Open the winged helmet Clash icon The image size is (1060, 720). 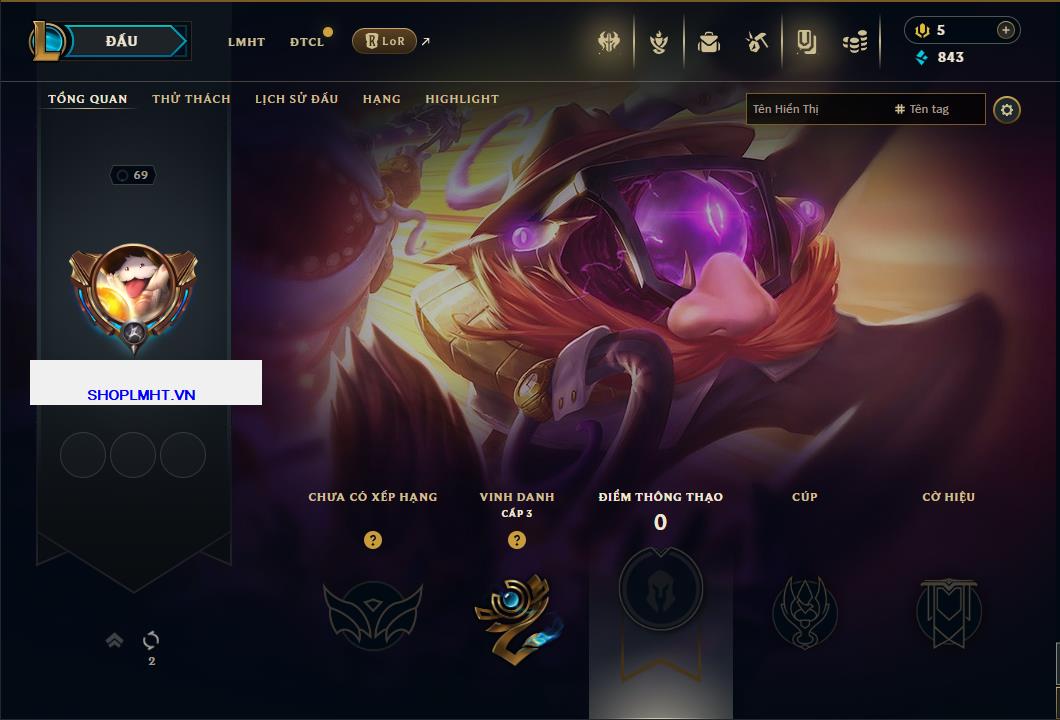click(609, 42)
